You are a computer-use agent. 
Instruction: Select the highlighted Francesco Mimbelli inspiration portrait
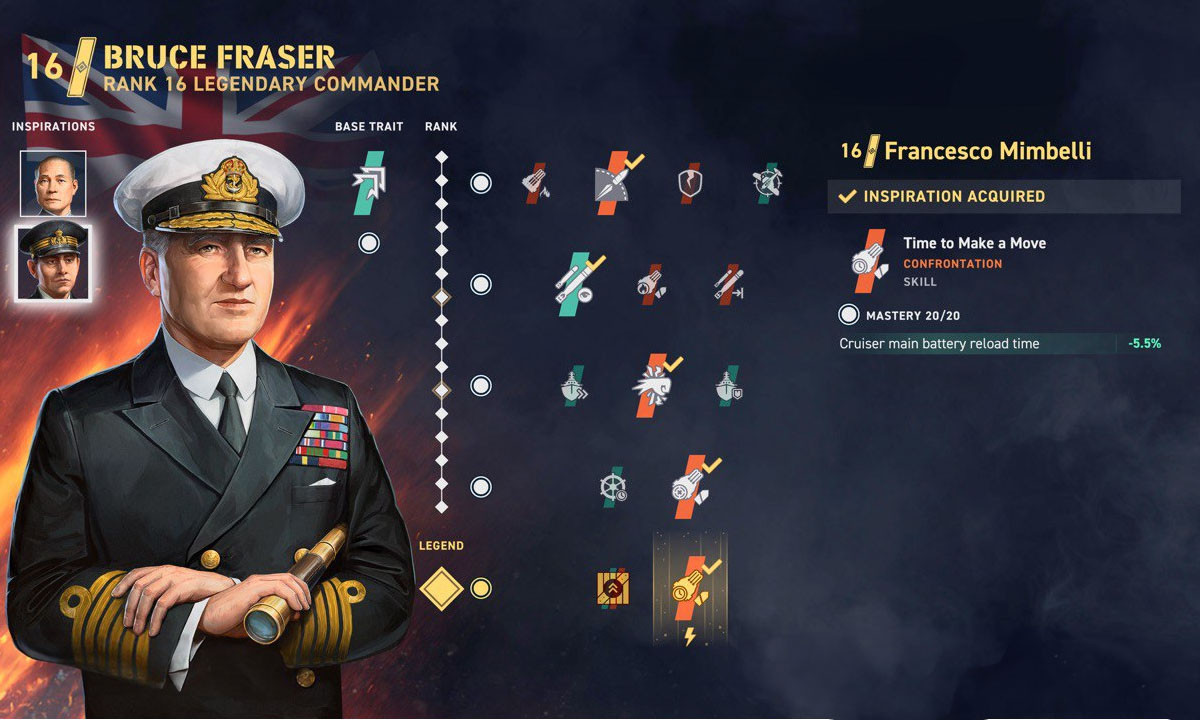(x=52, y=262)
